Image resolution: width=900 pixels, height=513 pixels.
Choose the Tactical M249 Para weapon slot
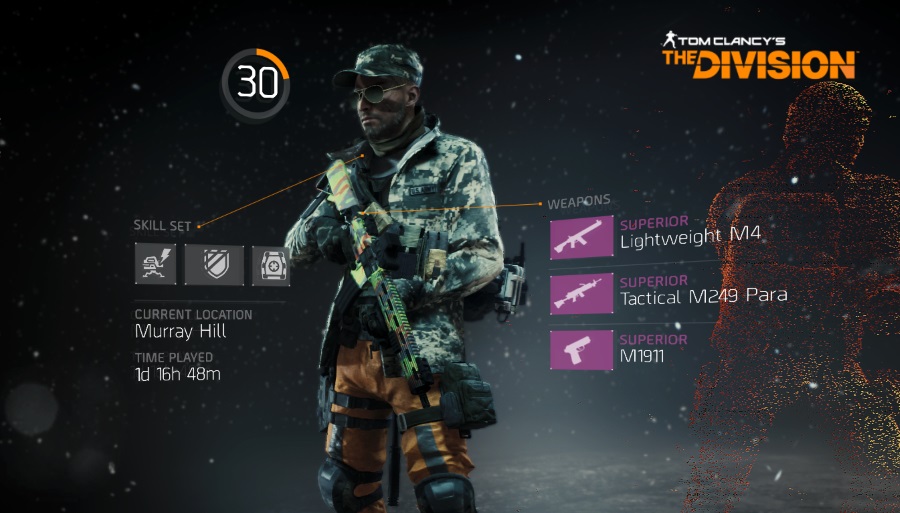[582, 292]
